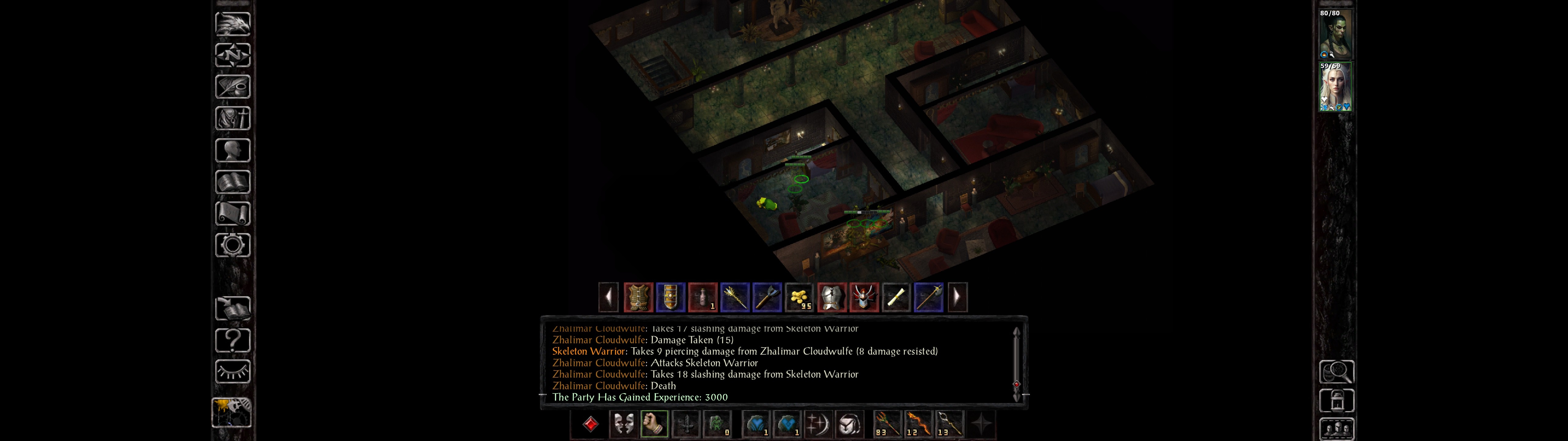This screenshot has width=1568, height=441.
Task: Click the rest eye button
Action: coord(232,371)
